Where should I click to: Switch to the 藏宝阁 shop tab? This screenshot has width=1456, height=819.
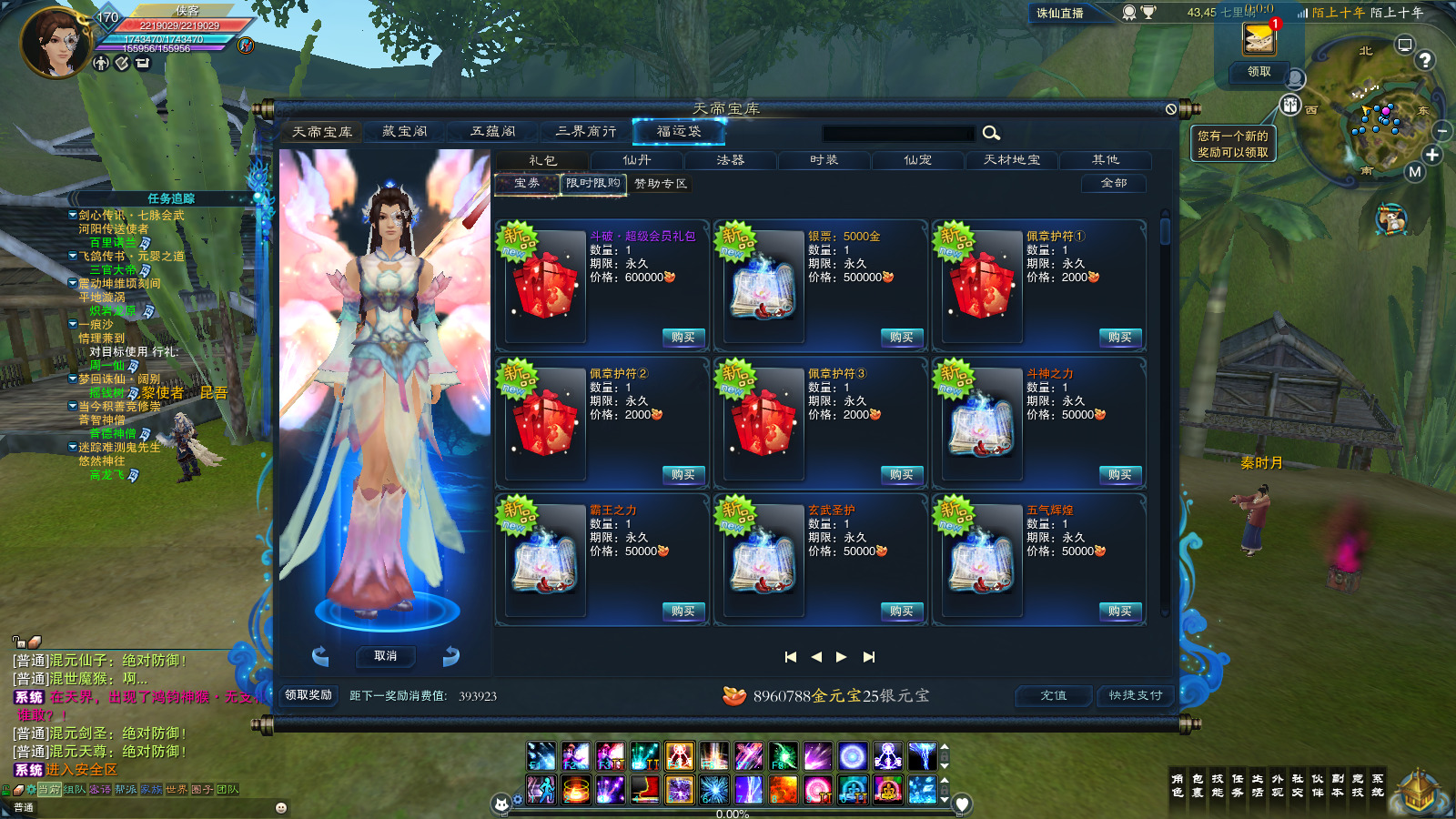tap(405, 132)
